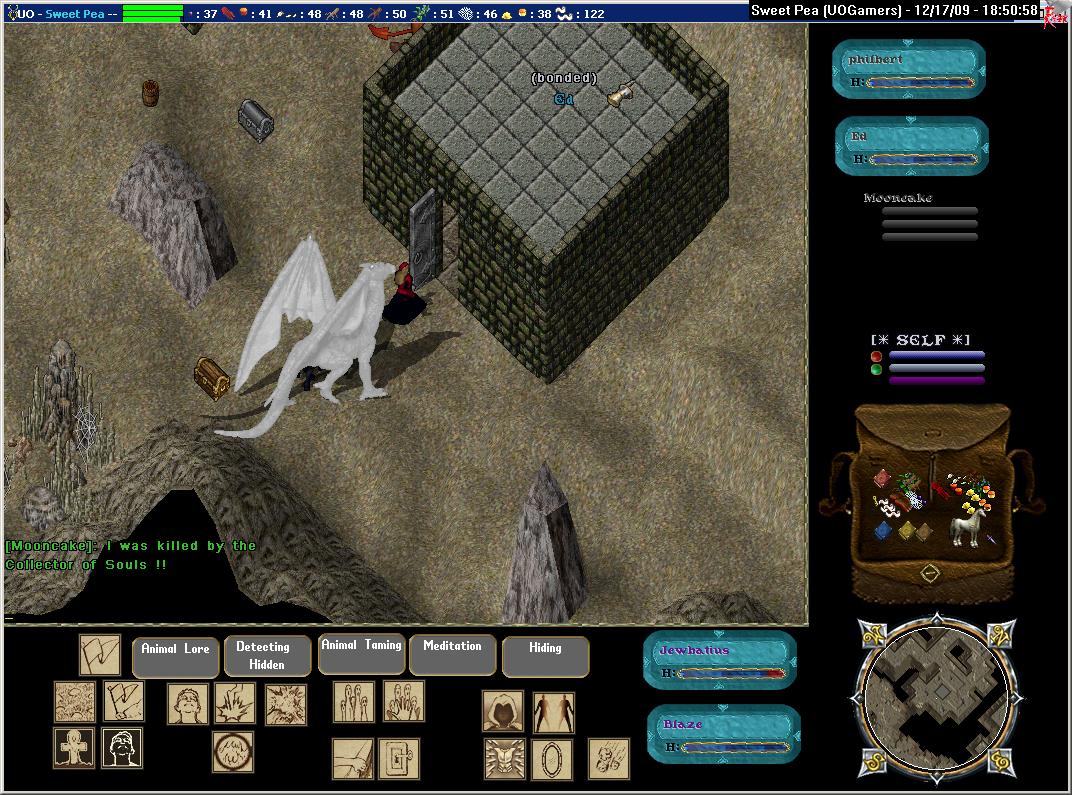Cast the twin mirrored figures spell icon
Screen dimensions: 1072x795
553,711
